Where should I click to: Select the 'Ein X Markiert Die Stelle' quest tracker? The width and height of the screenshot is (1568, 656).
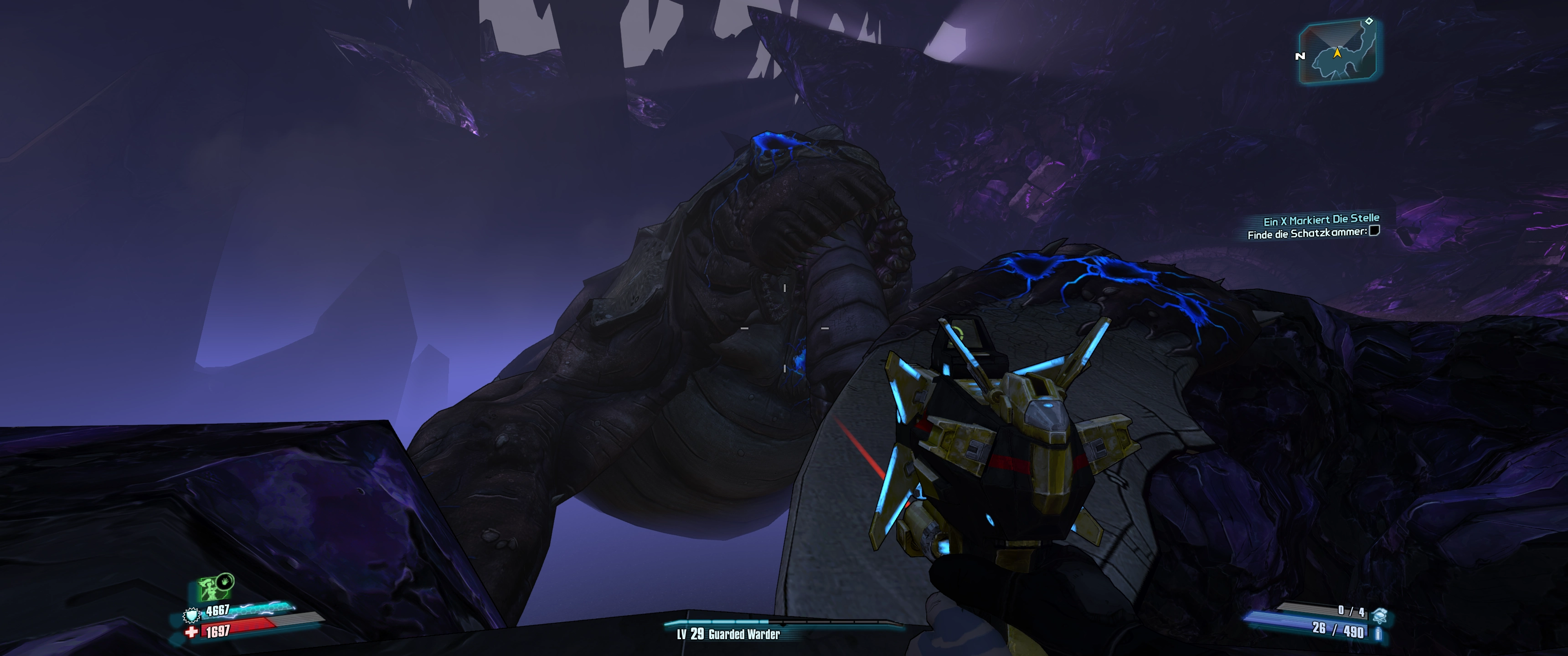click(x=1321, y=220)
